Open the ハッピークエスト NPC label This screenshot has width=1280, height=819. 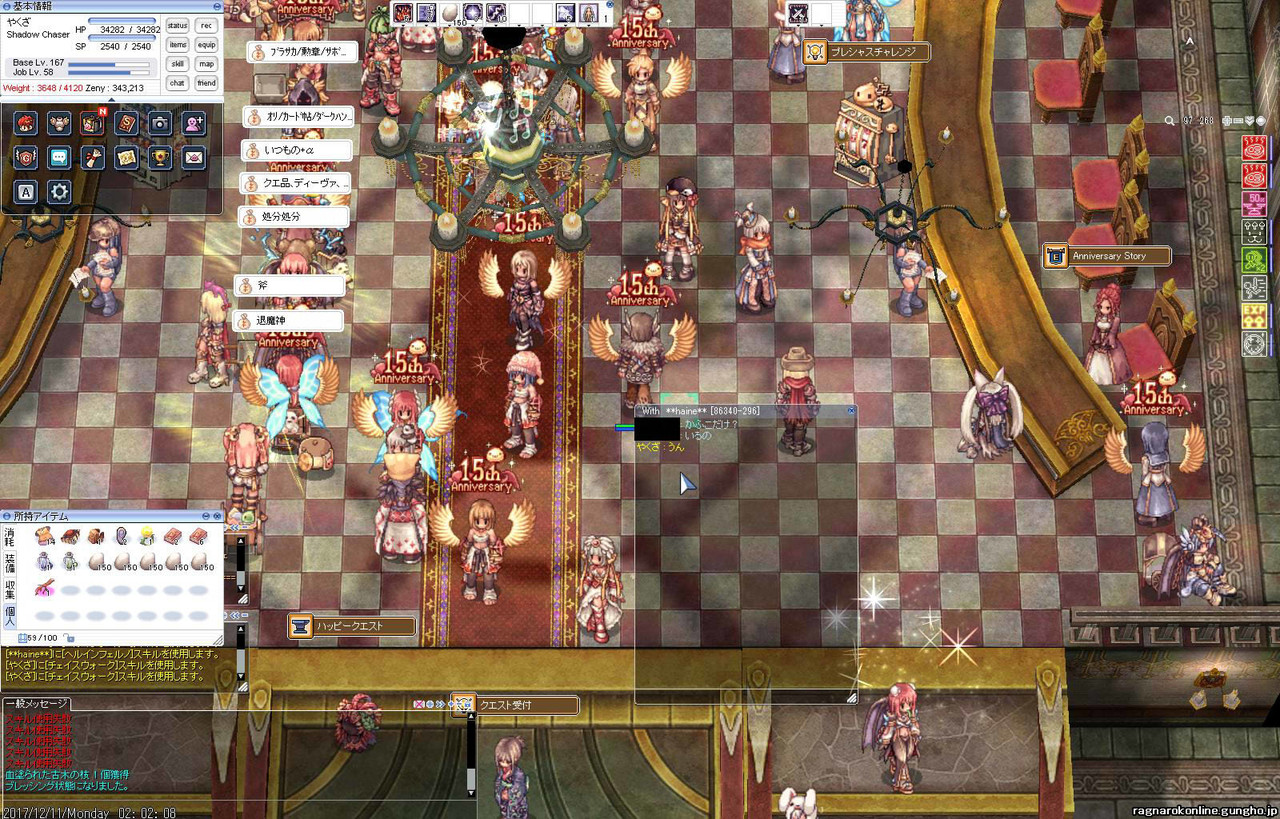(x=351, y=626)
